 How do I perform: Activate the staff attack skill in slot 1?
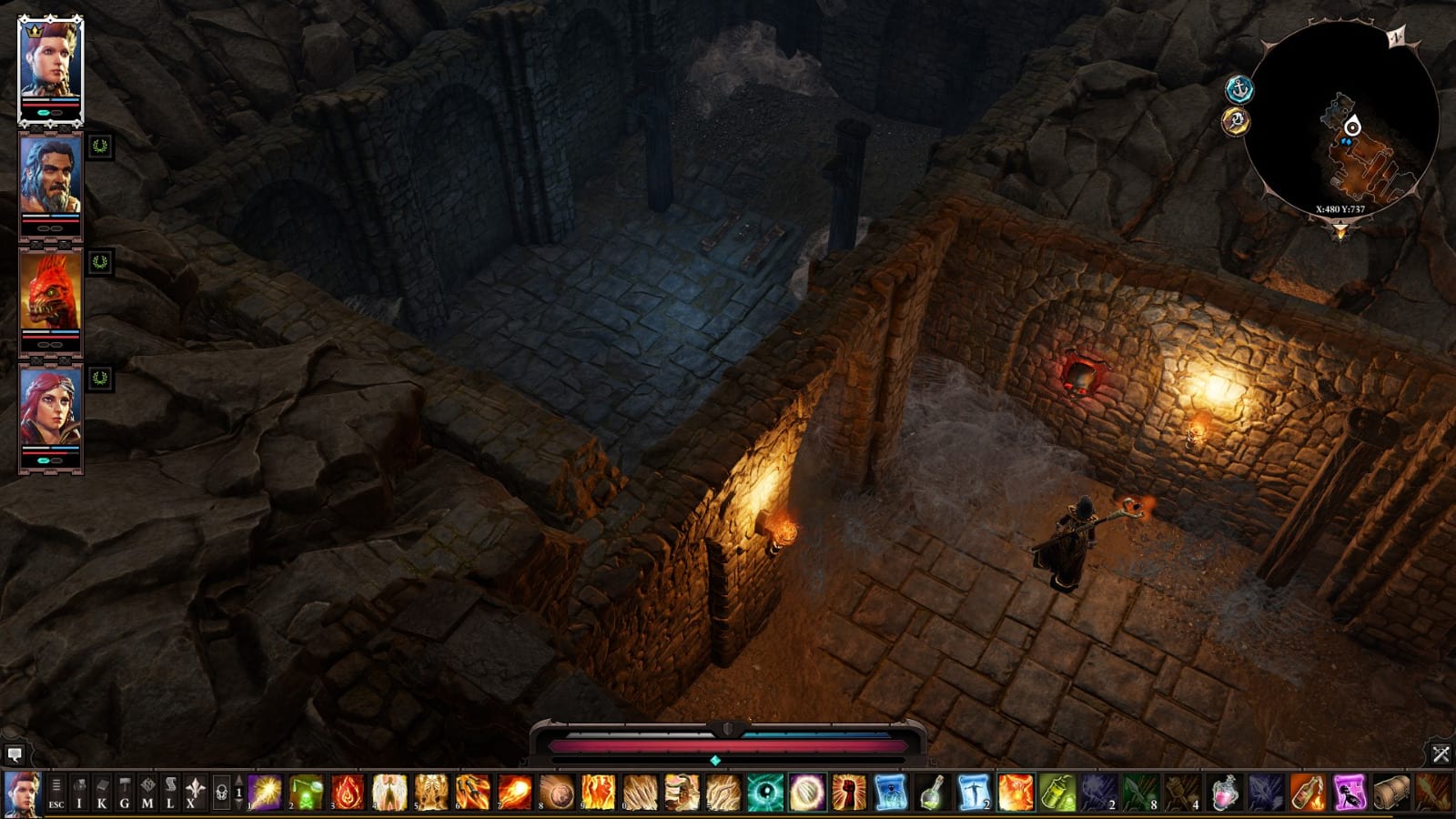(265, 793)
